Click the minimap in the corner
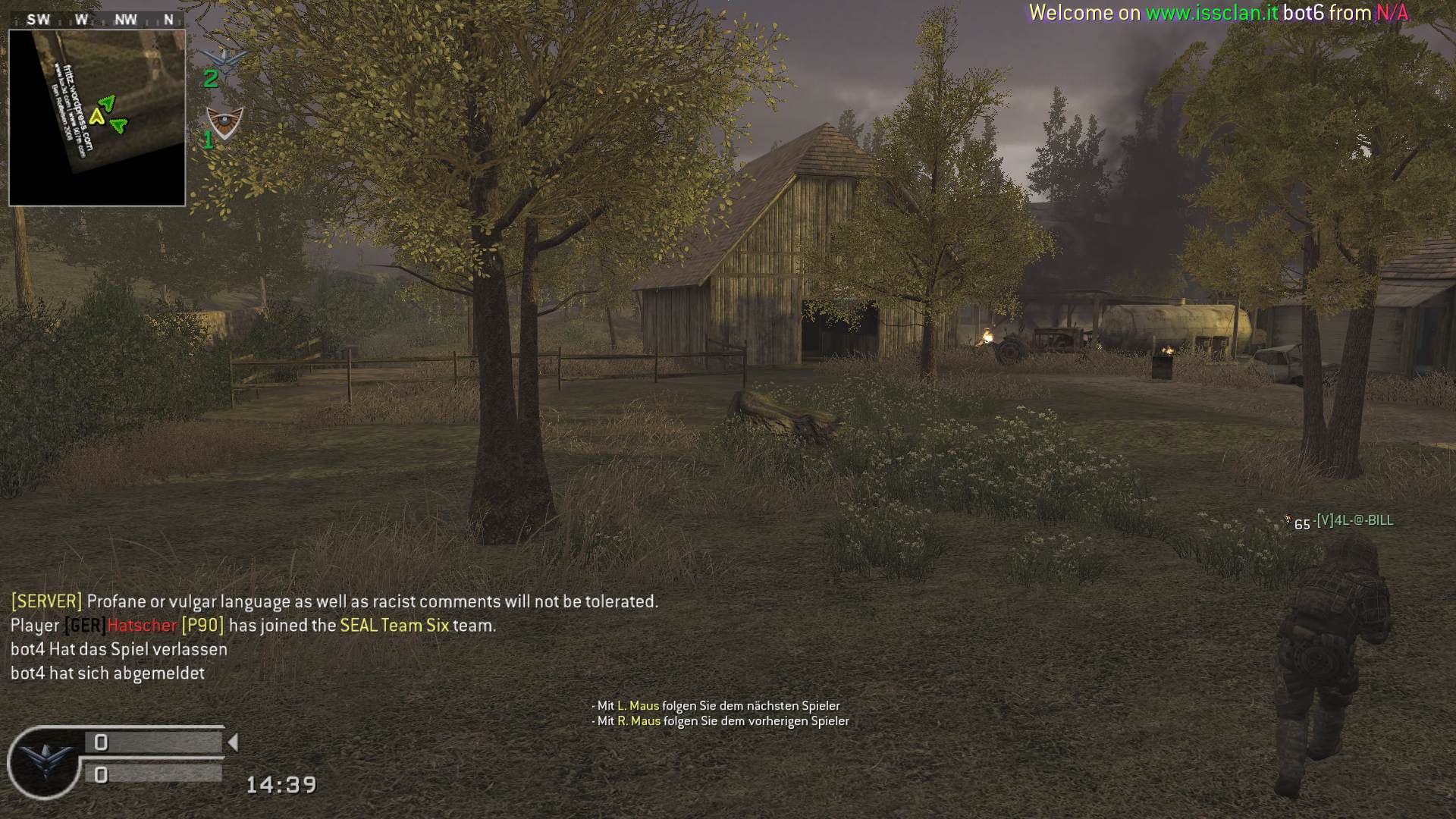Image resolution: width=1456 pixels, height=819 pixels. [x=97, y=118]
